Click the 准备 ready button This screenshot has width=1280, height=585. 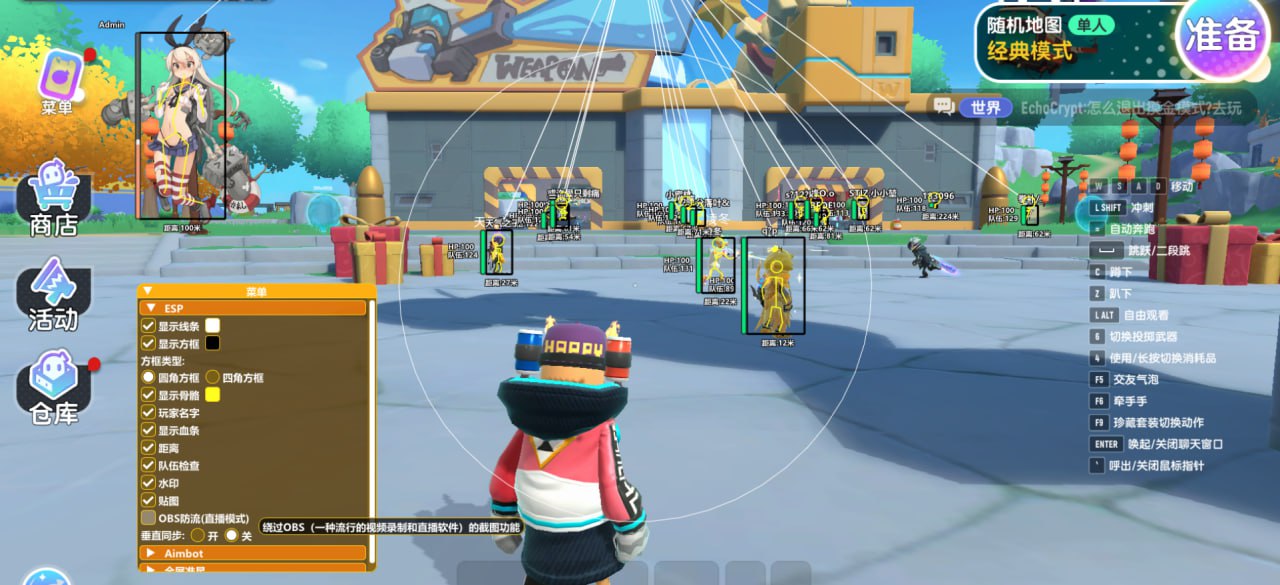tap(1221, 37)
